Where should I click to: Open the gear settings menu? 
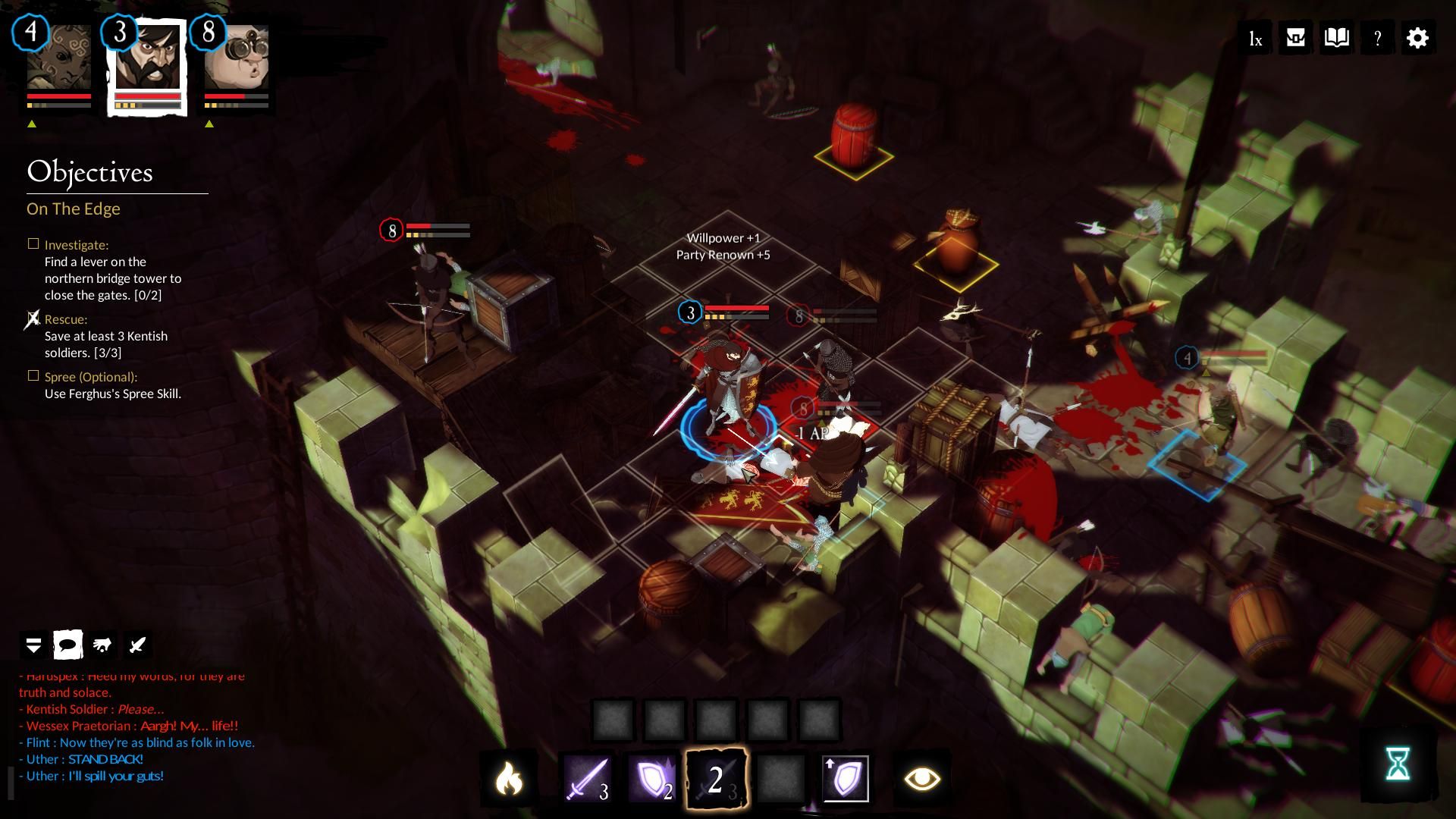(1417, 38)
